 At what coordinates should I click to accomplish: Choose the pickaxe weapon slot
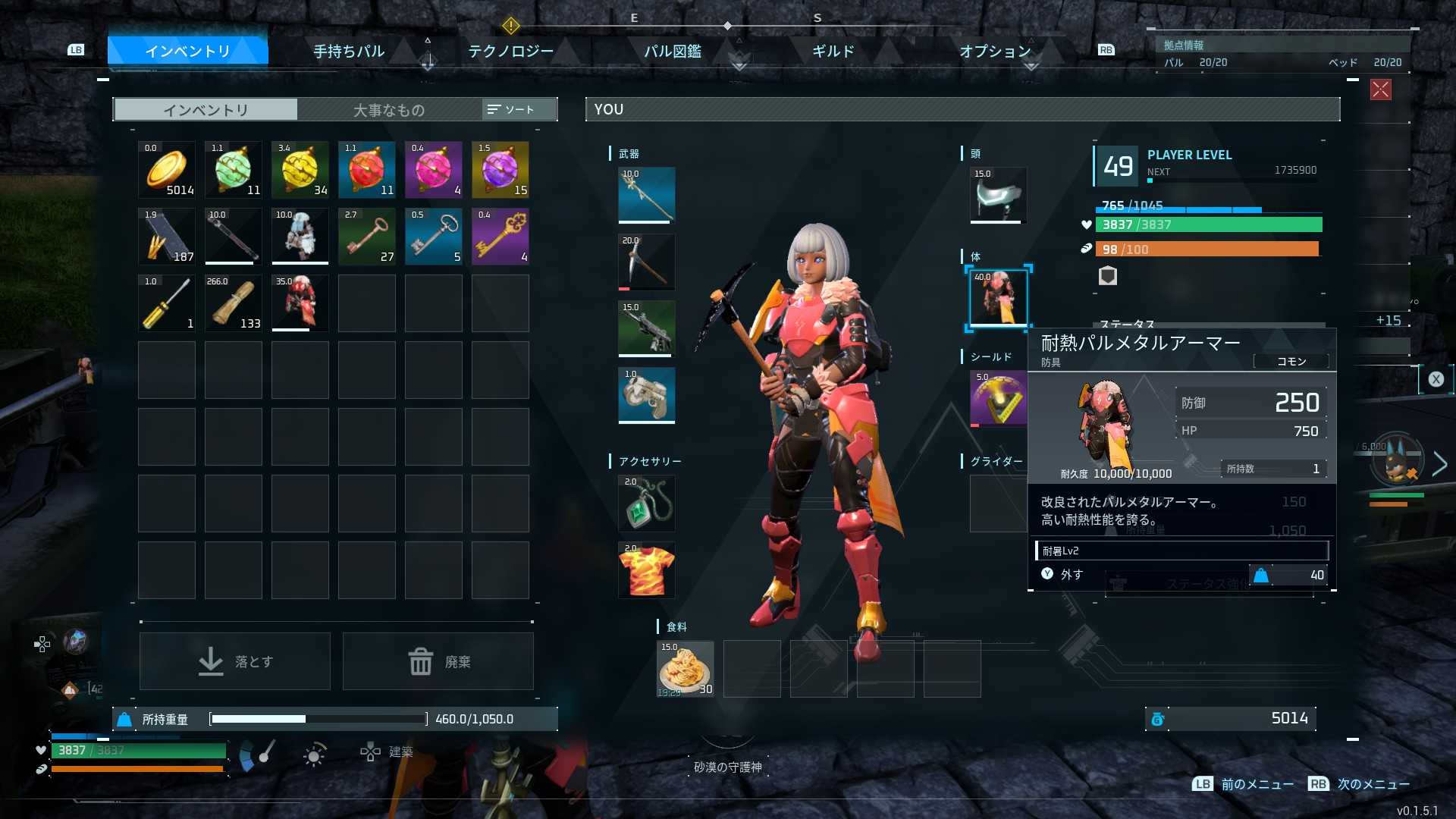point(646,262)
